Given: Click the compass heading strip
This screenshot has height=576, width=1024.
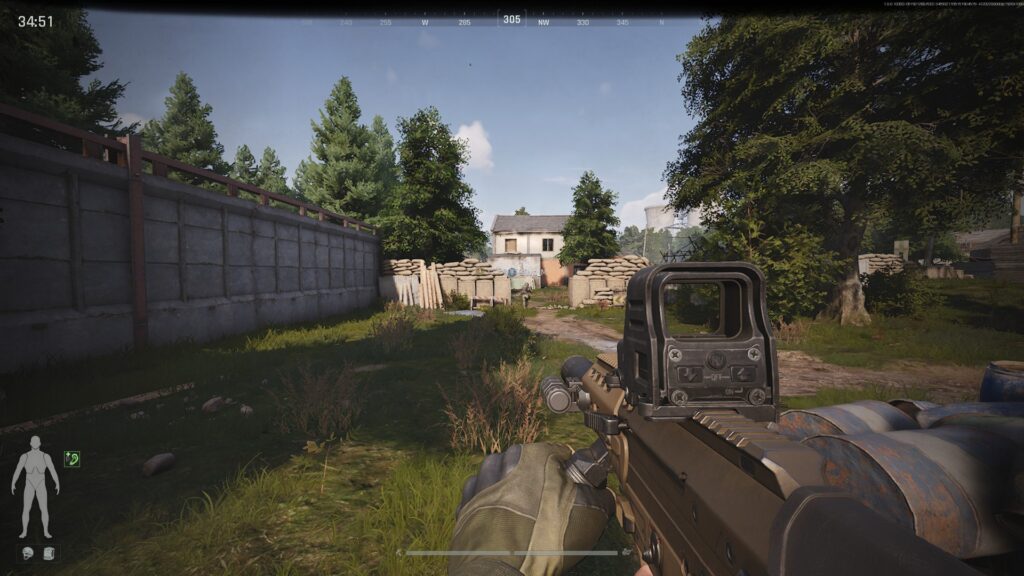Looking at the screenshot, I should coord(511,20).
